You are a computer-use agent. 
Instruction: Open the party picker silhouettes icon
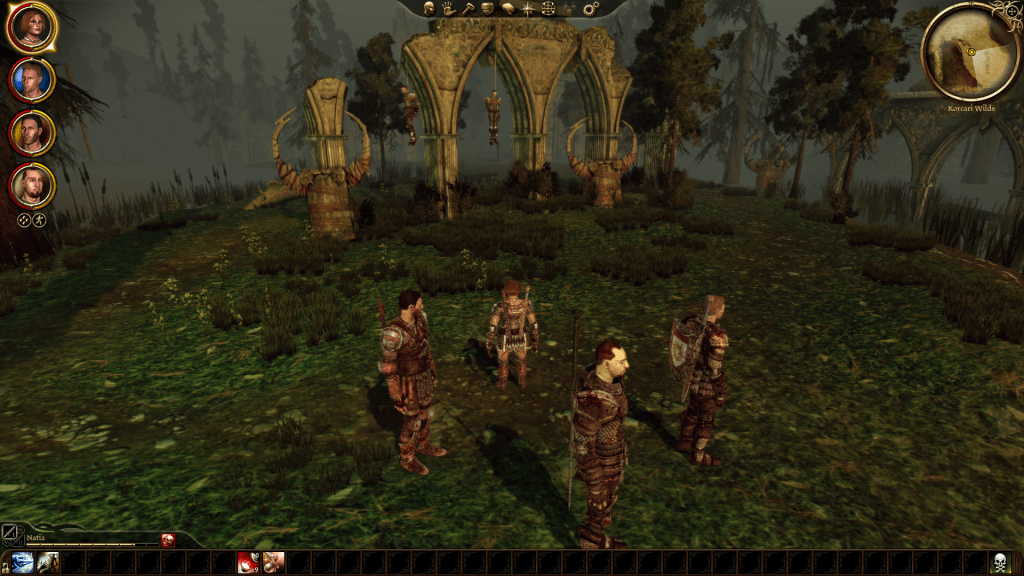pos(568,9)
